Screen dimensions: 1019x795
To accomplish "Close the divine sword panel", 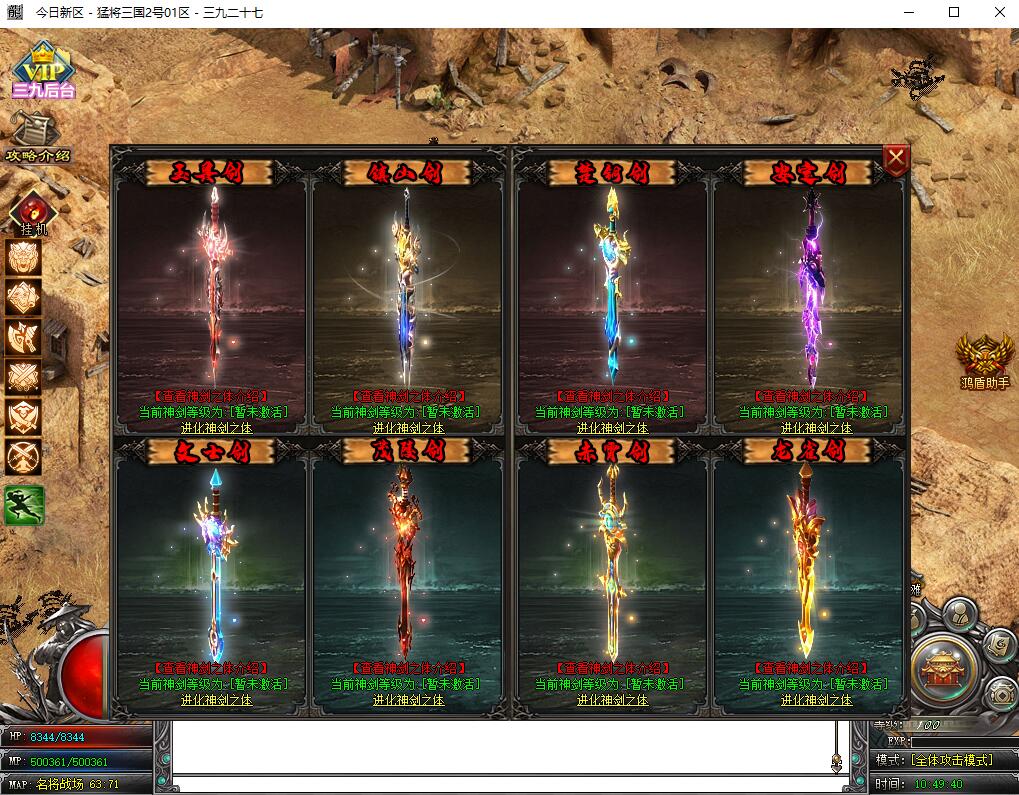I will pos(896,160).
